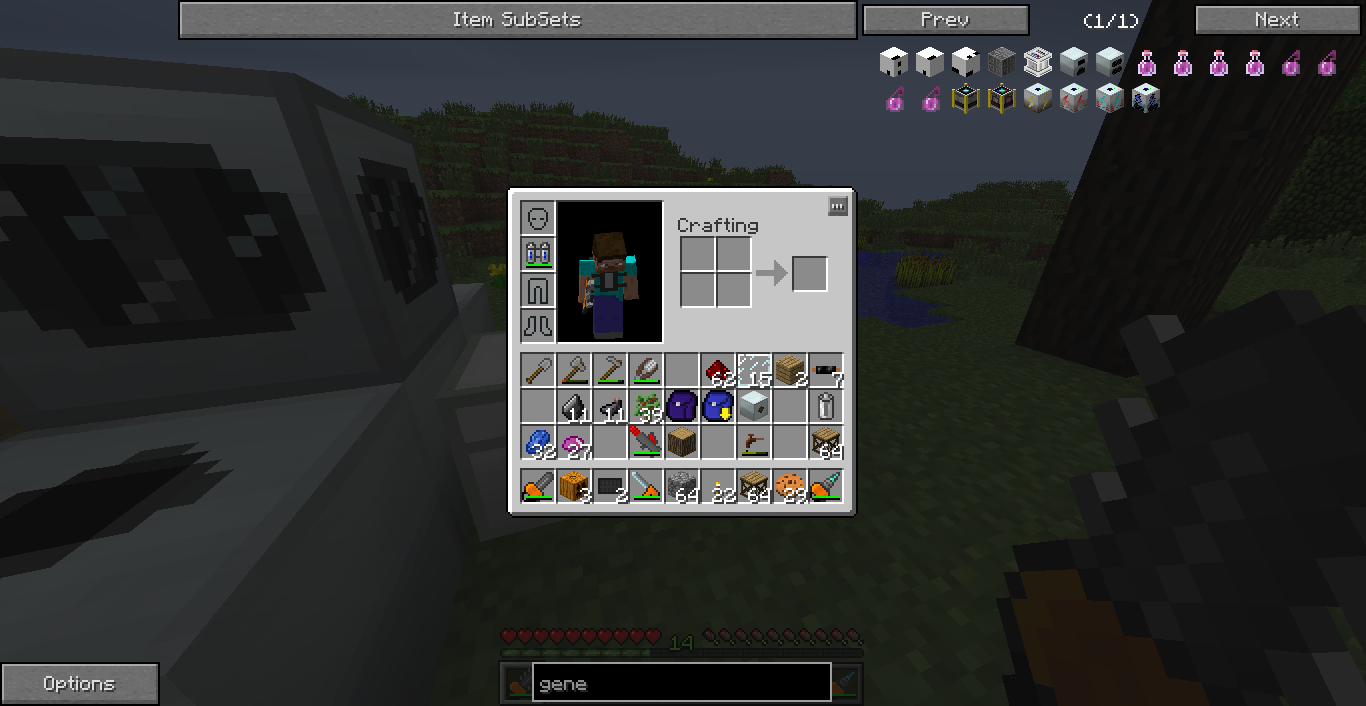Click the equipped chestplate armor slot

tap(538, 254)
